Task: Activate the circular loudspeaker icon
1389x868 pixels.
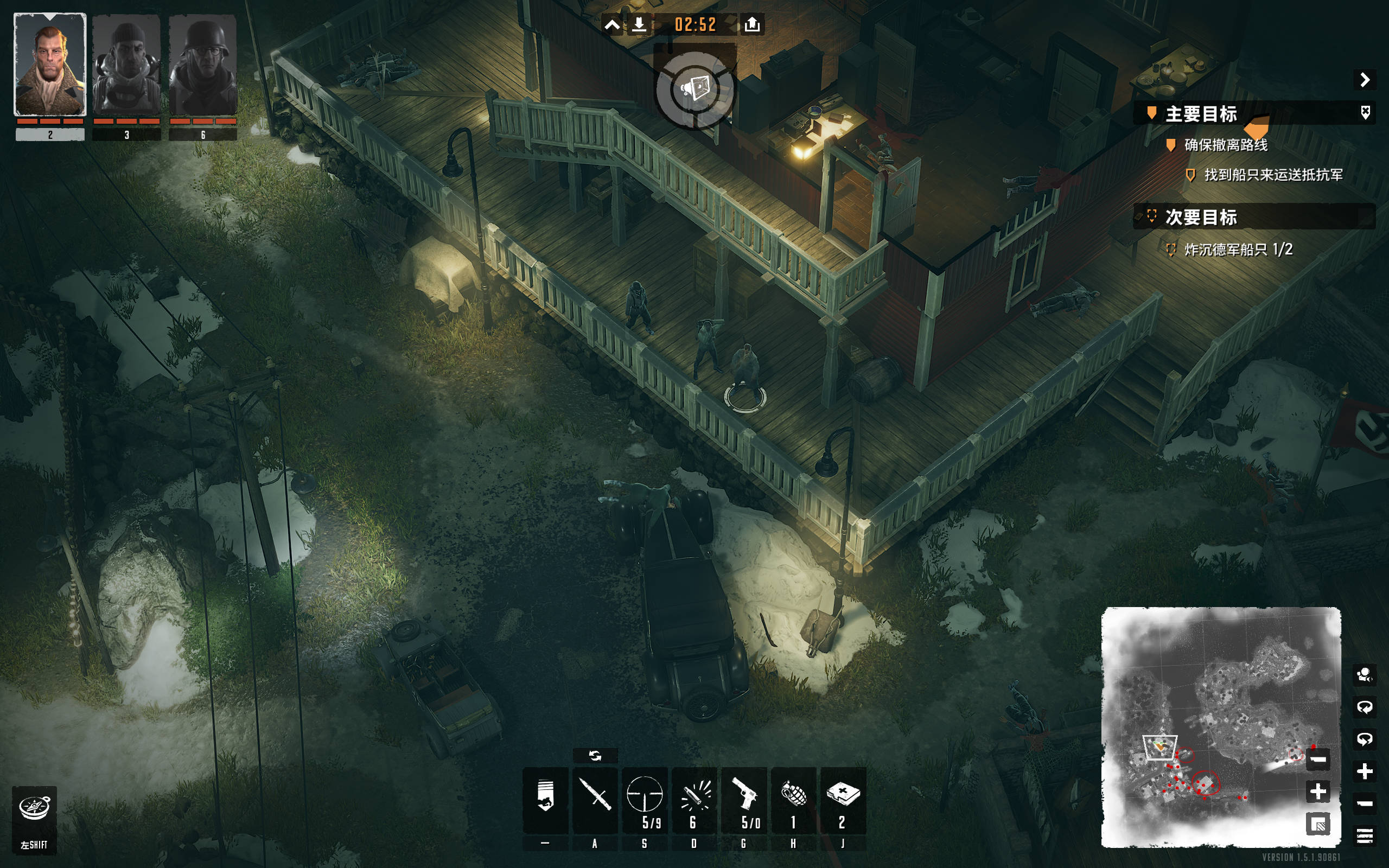Action: click(x=695, y=90)
